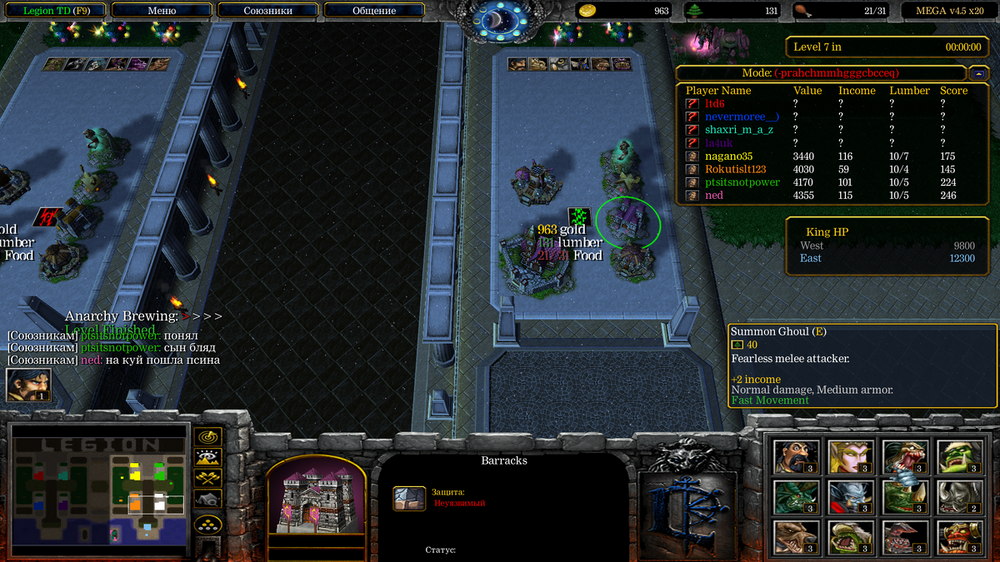This screenshot has width=1000, height=562.
Task: Open the Legion TD (F9) quest log
Action: click(x=53, y=10)
